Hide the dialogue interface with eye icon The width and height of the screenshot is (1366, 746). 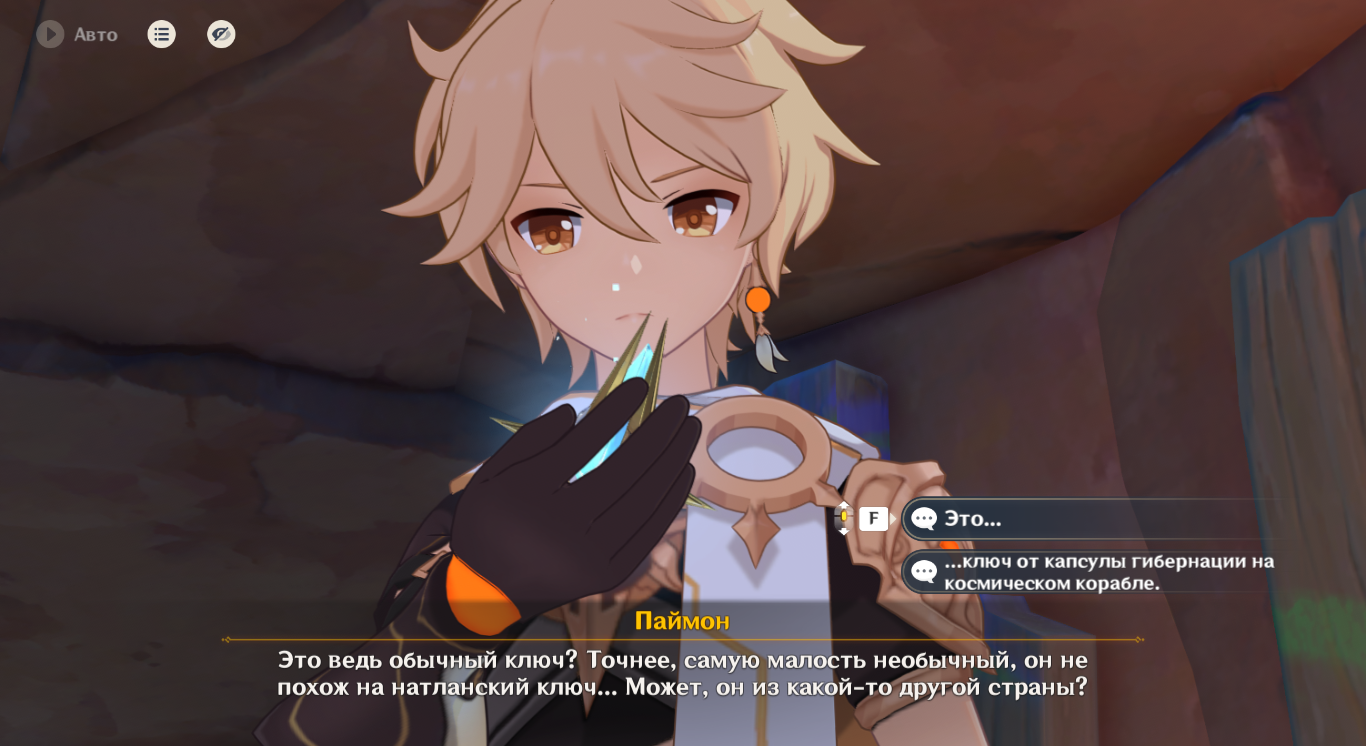(221, 35)
